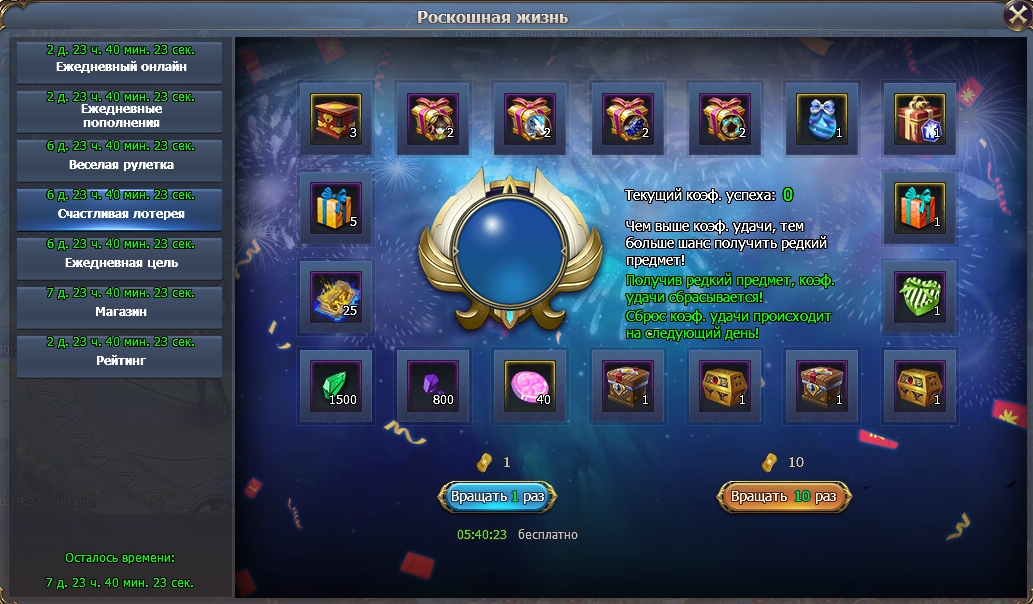This screenshot has width=1033, height=604.
Task: Switch to Ежедневные пополнения tab
Action: [119, 110]
